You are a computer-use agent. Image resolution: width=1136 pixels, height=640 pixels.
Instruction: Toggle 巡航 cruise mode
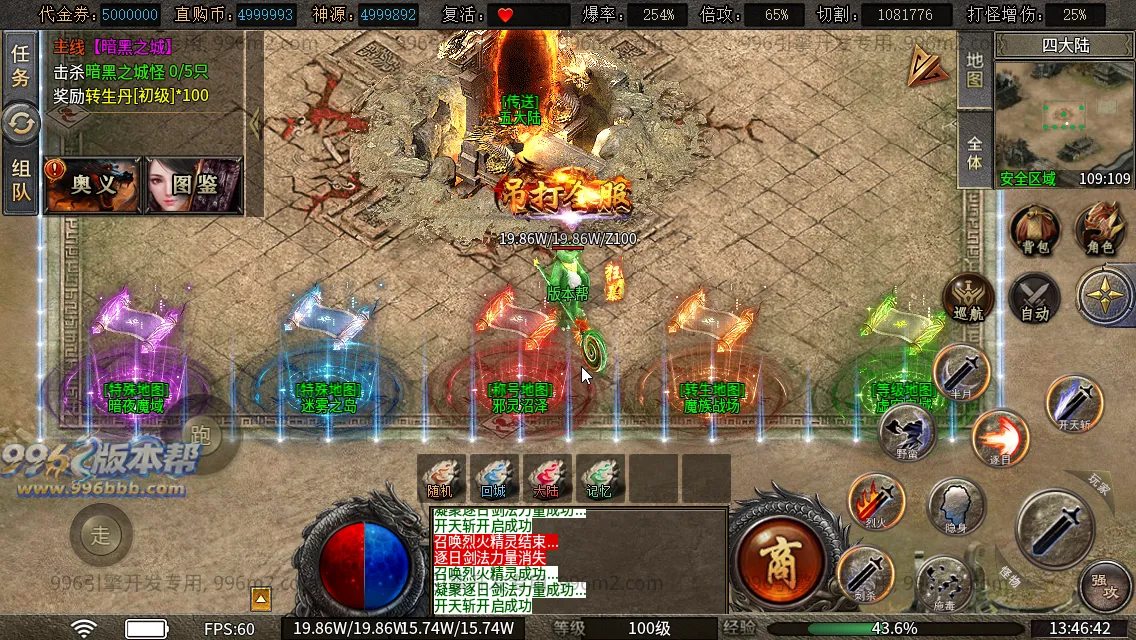point(969,297)
